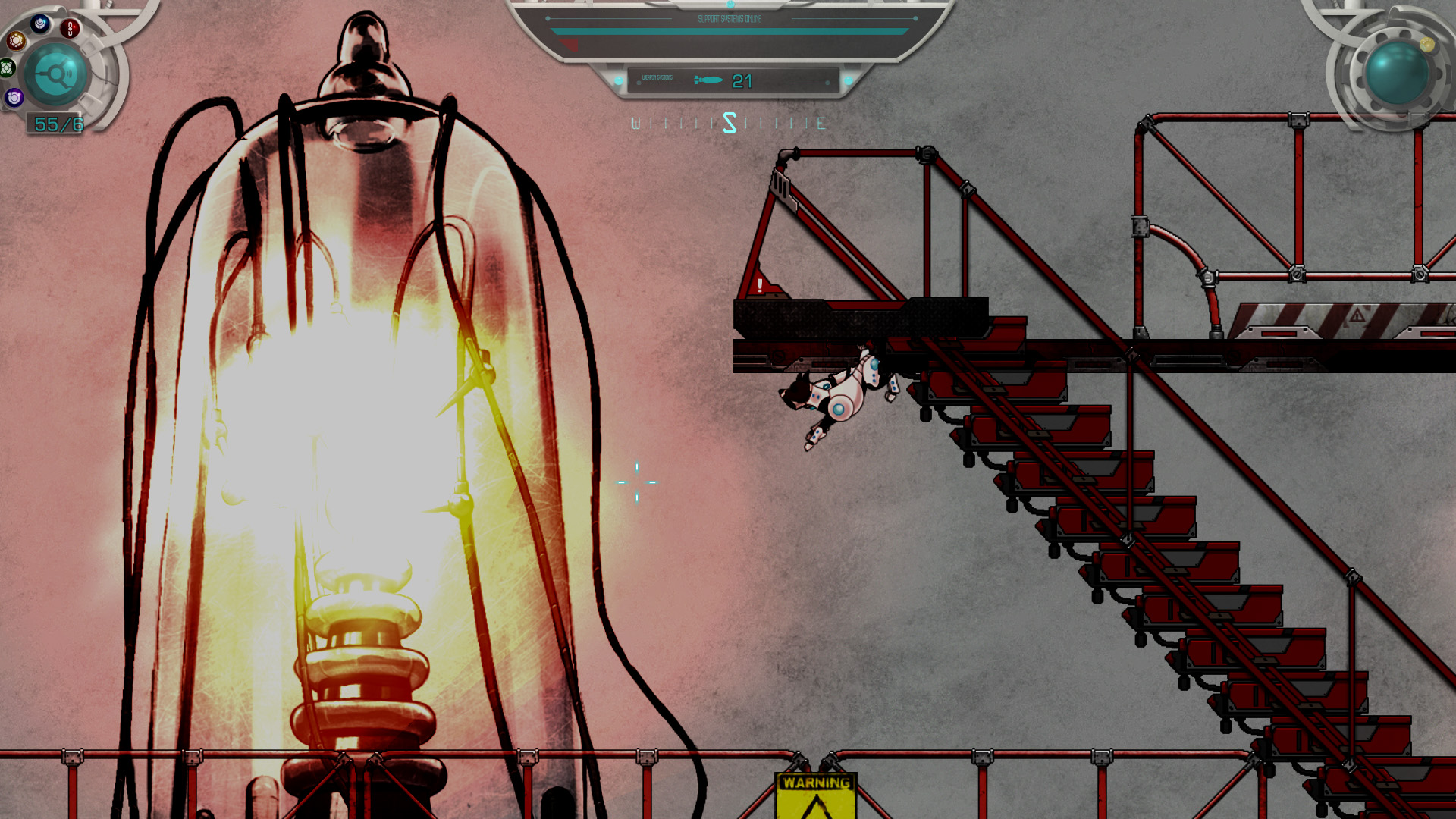Select the blue ability orb icon
Image resolution: width=1456 pixels, height=819 pixels.
(38, 24)
